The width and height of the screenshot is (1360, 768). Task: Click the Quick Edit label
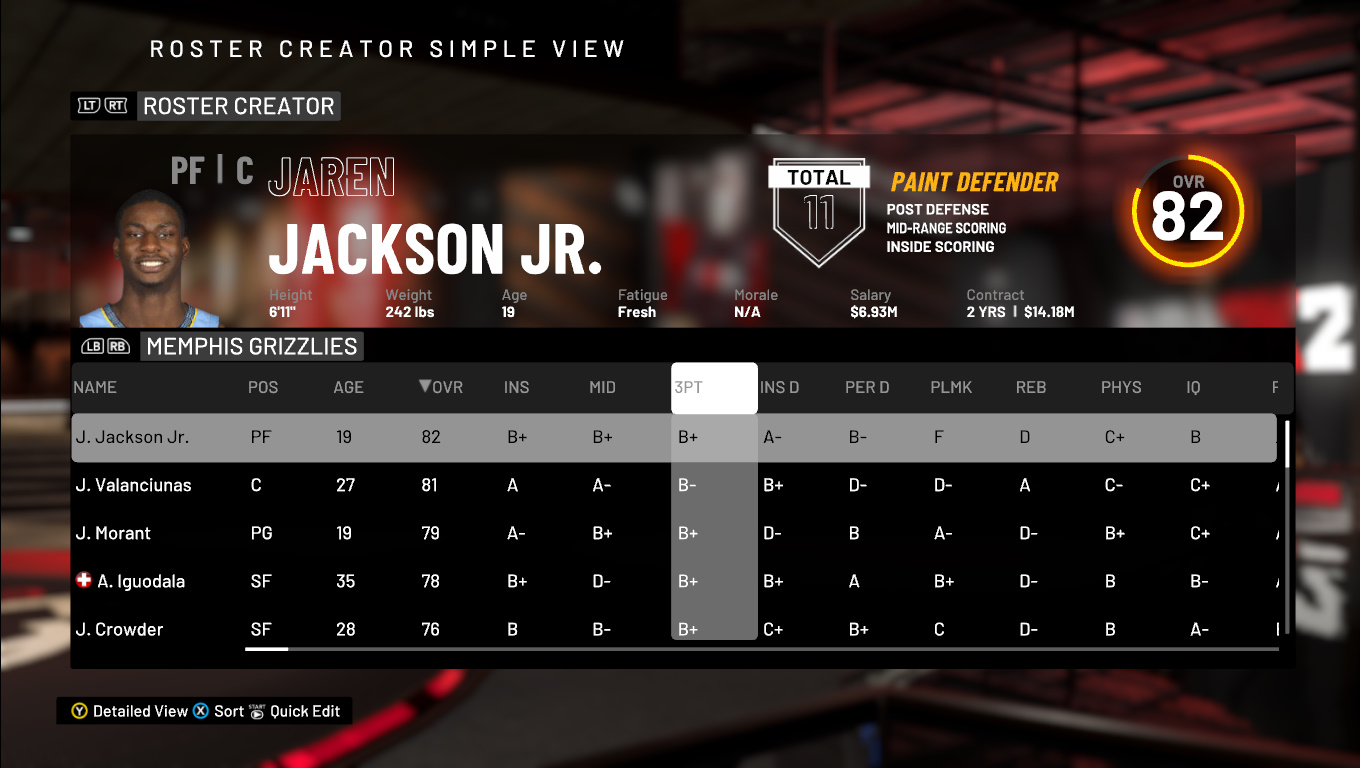tap(305, 710)
